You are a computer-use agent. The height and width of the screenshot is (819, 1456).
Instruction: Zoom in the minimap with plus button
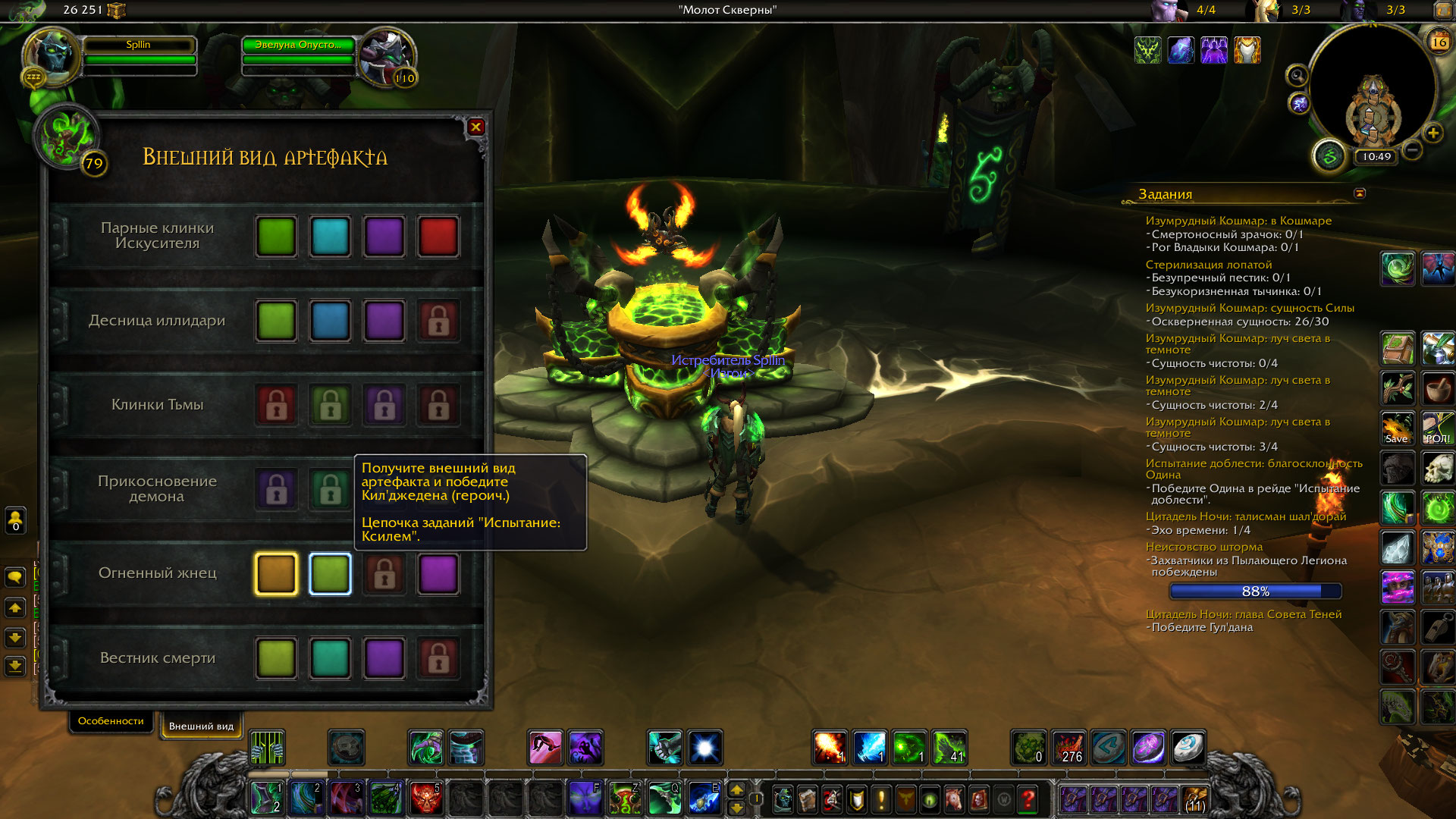[x=1432, y=133]
